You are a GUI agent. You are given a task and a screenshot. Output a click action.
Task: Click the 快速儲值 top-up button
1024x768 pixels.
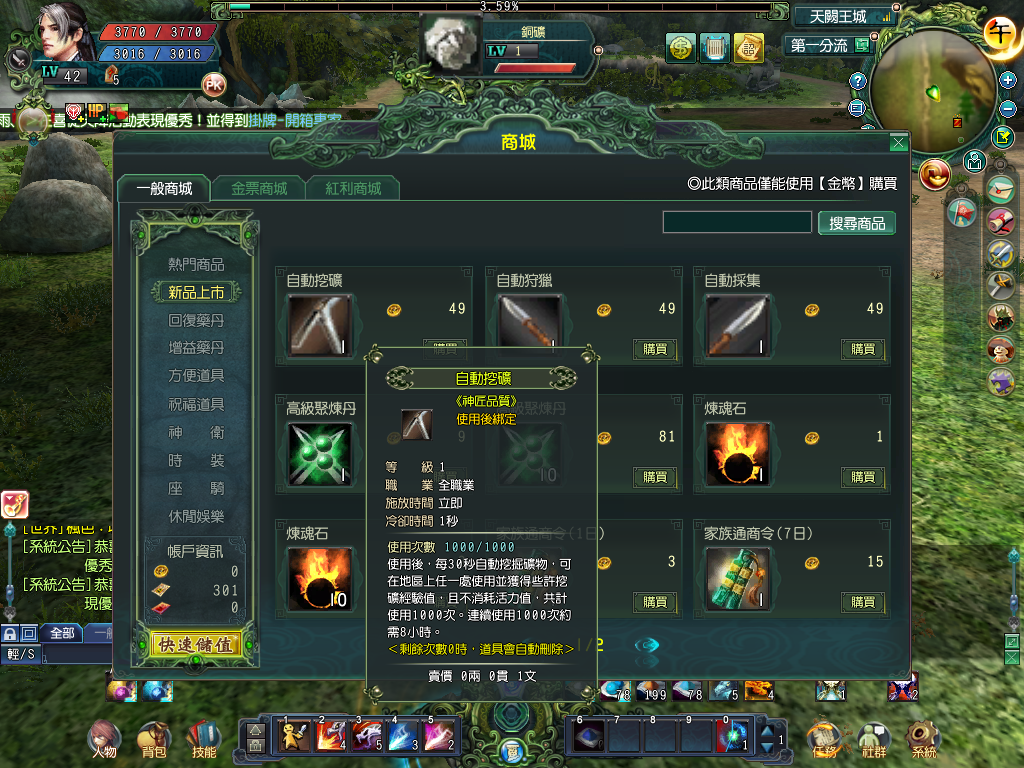click(195, 645)
